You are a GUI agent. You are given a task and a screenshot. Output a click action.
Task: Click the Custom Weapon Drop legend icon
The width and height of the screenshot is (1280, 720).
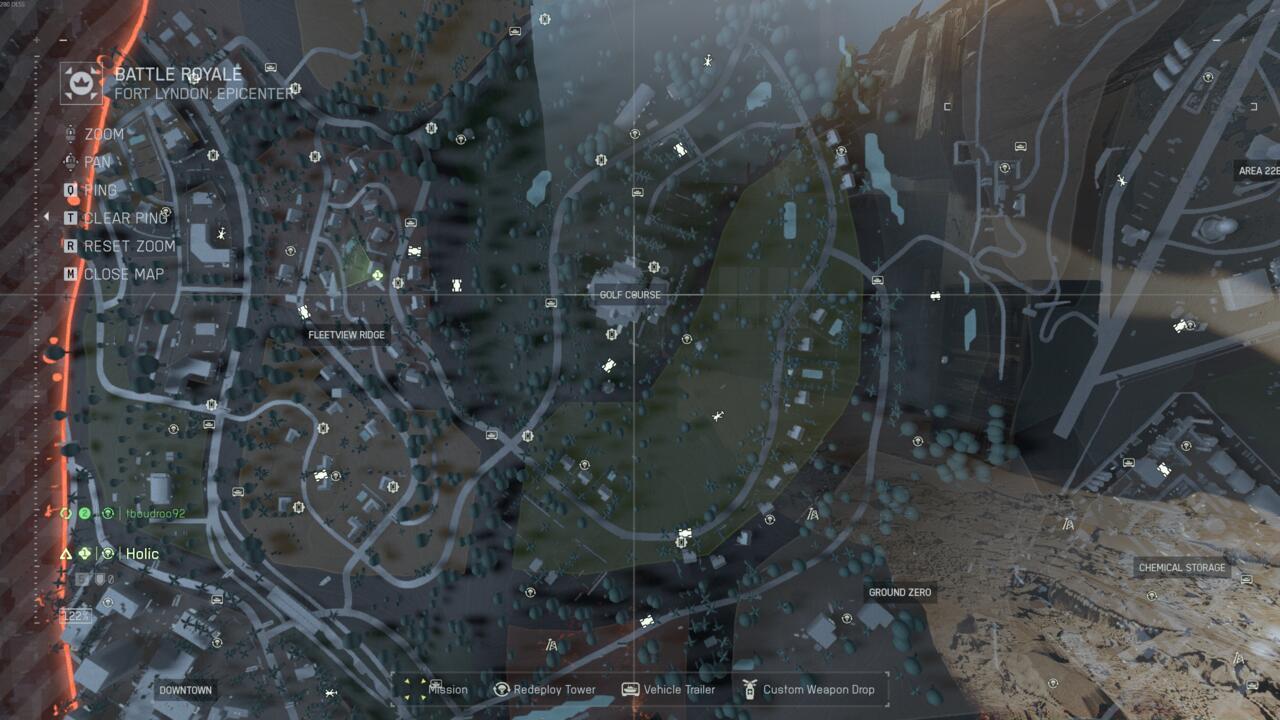pos(750,690)
